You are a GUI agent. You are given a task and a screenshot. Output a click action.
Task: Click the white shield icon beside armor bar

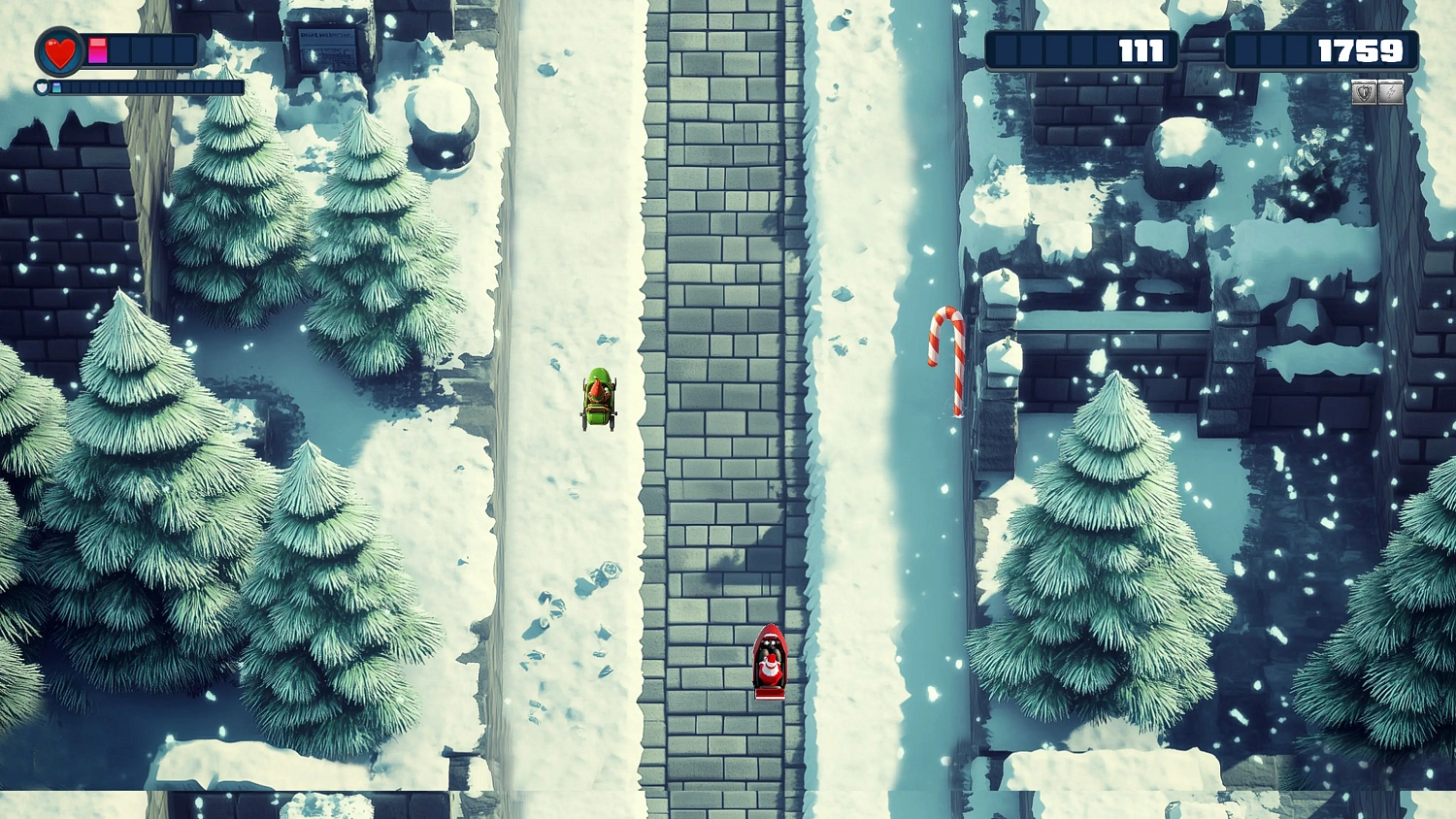[x=42, y=86]
